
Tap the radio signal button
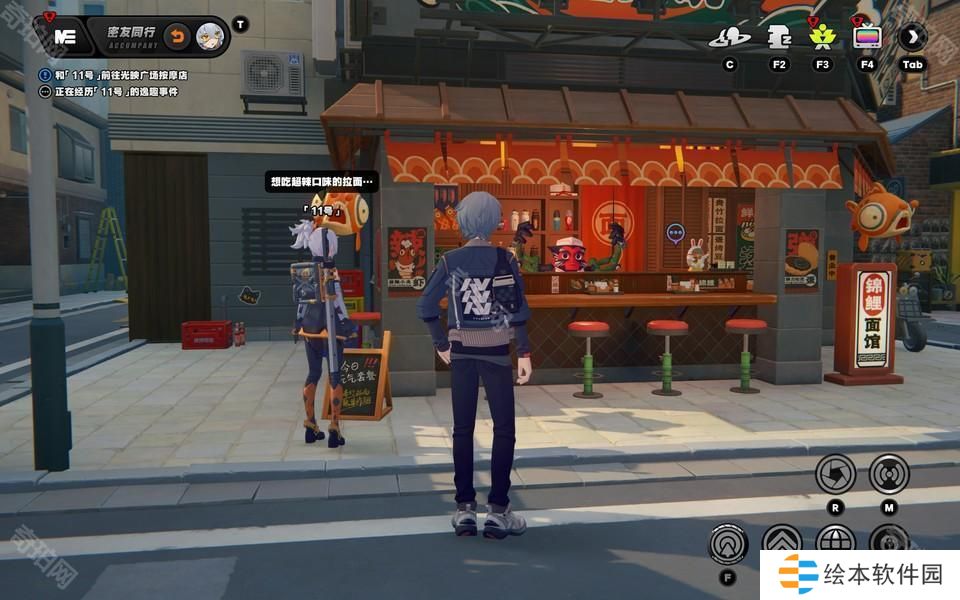(x=889, y=473)
